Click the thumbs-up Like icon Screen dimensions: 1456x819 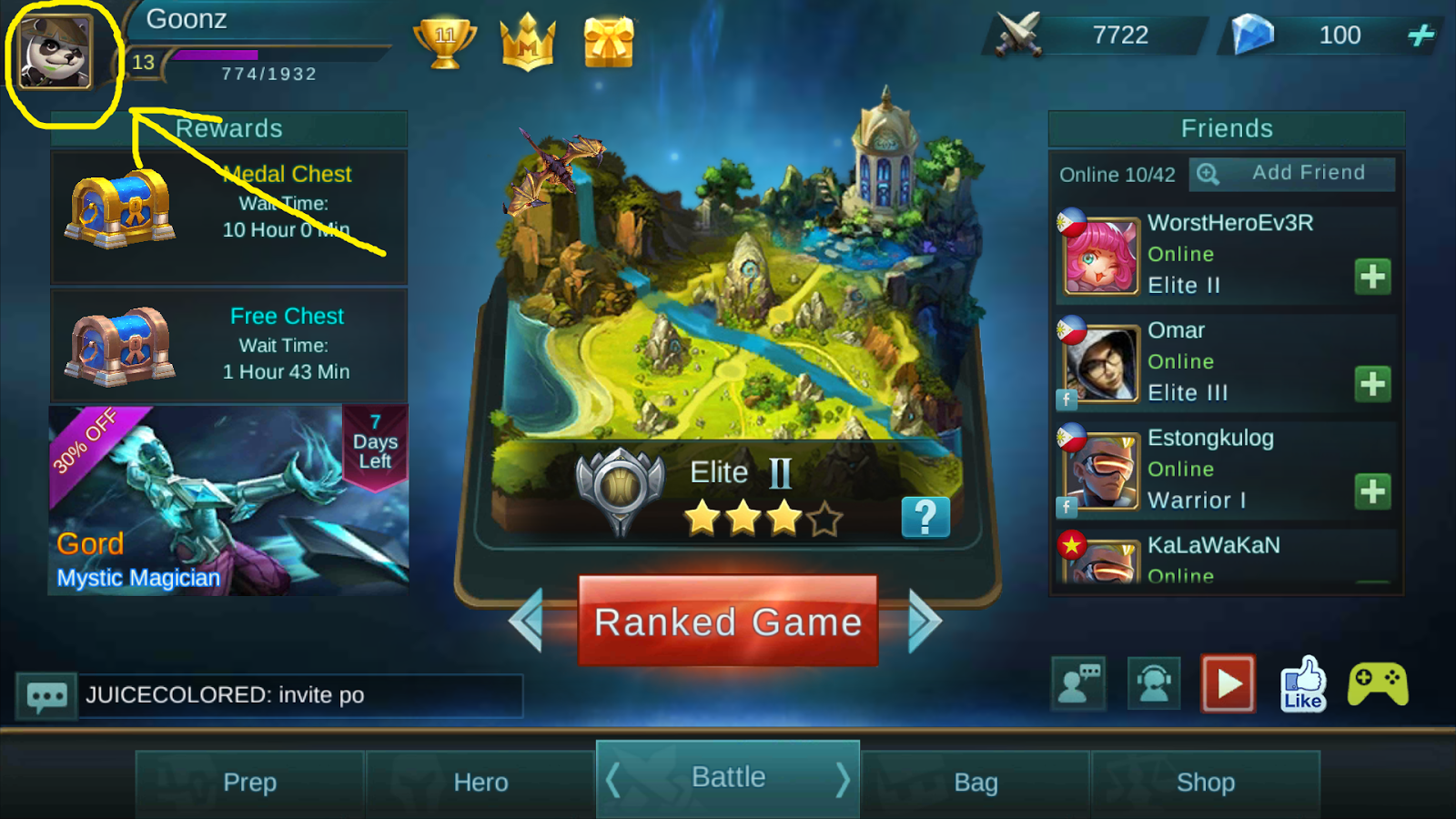click(1303, 682)
